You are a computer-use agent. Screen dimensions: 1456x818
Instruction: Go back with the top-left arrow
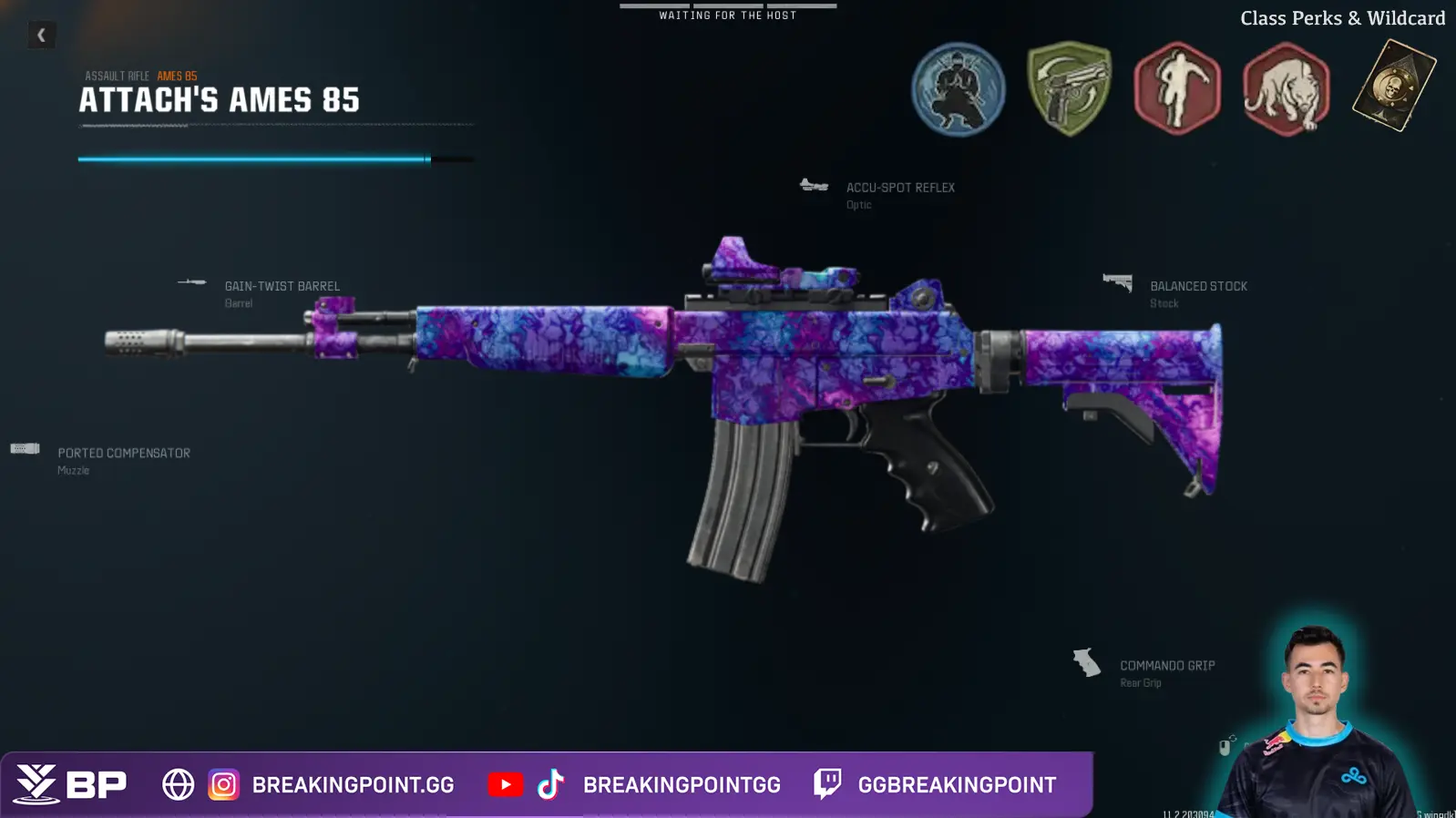pos(41,35)
